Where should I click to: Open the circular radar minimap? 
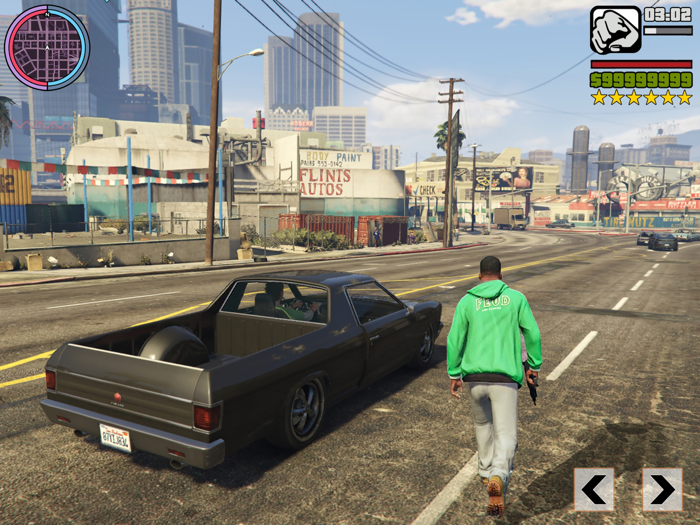(x=47, y=47)
